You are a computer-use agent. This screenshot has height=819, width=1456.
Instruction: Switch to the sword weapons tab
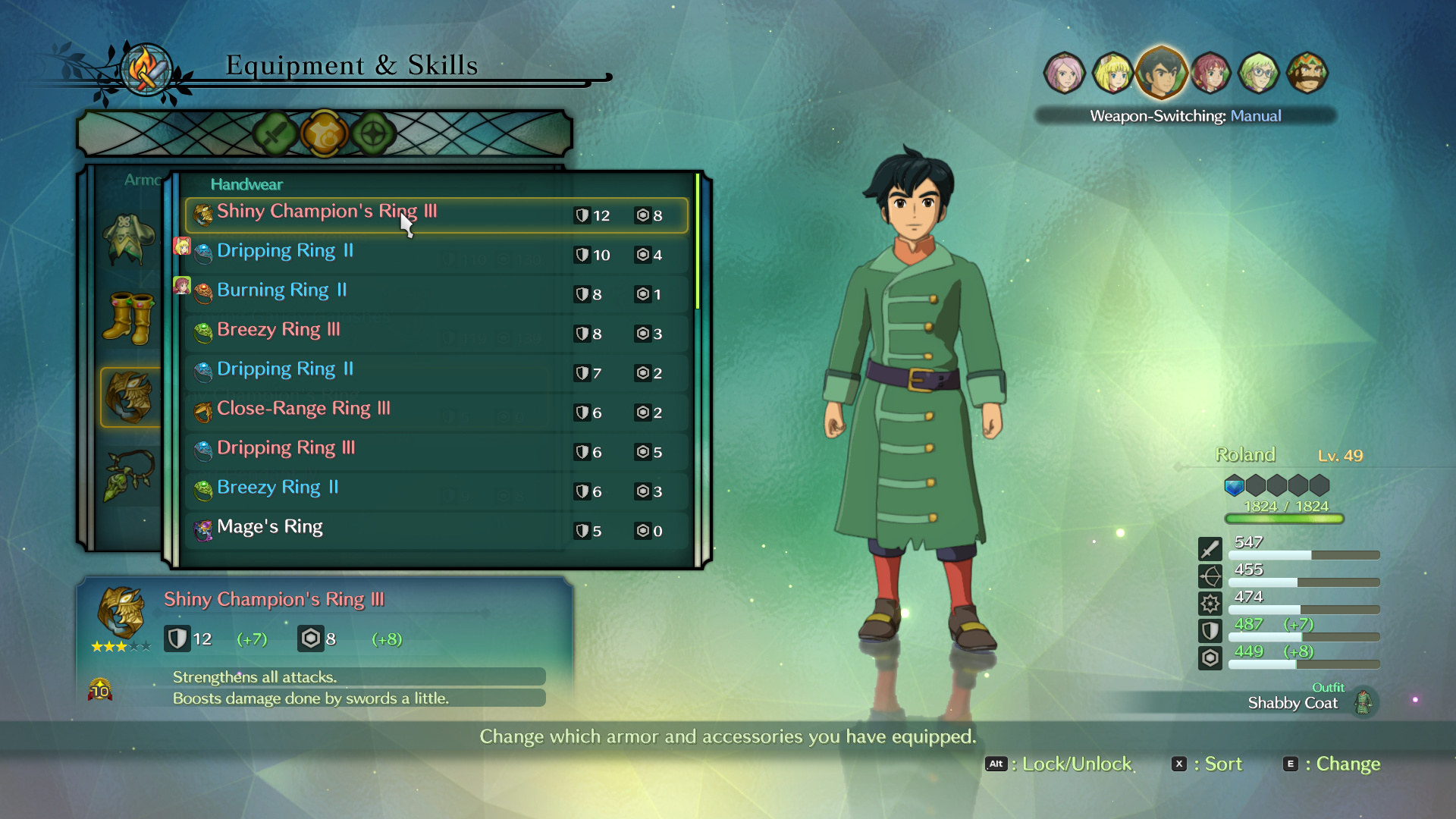pyautogui.click(x=275, y=134)
